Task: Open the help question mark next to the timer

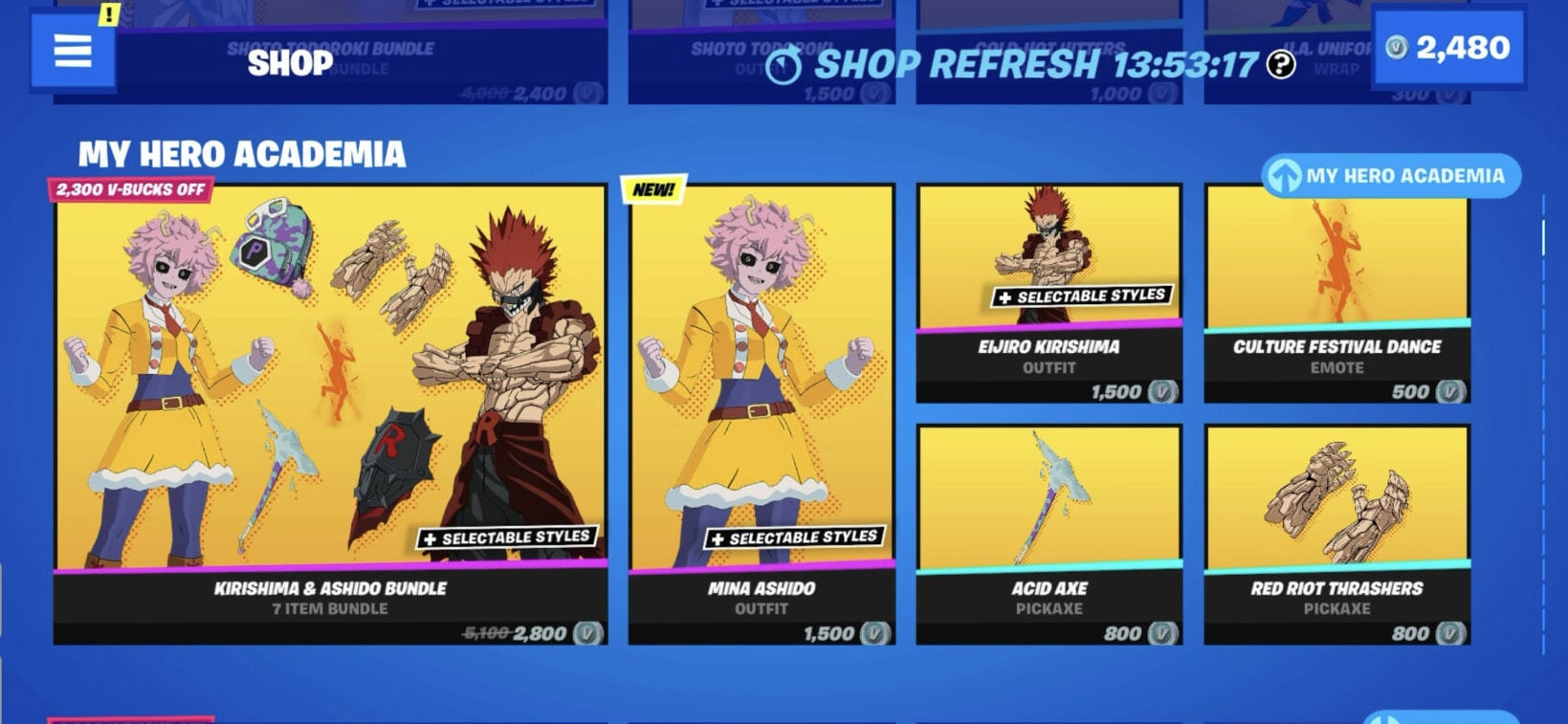Action: tap(1282, 66)
